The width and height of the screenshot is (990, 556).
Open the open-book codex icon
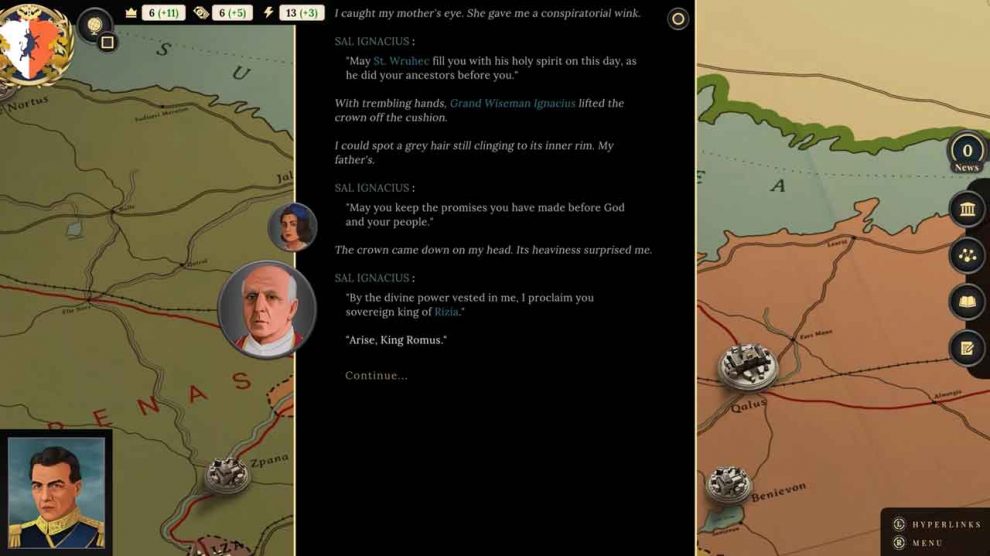click(967, 302)
